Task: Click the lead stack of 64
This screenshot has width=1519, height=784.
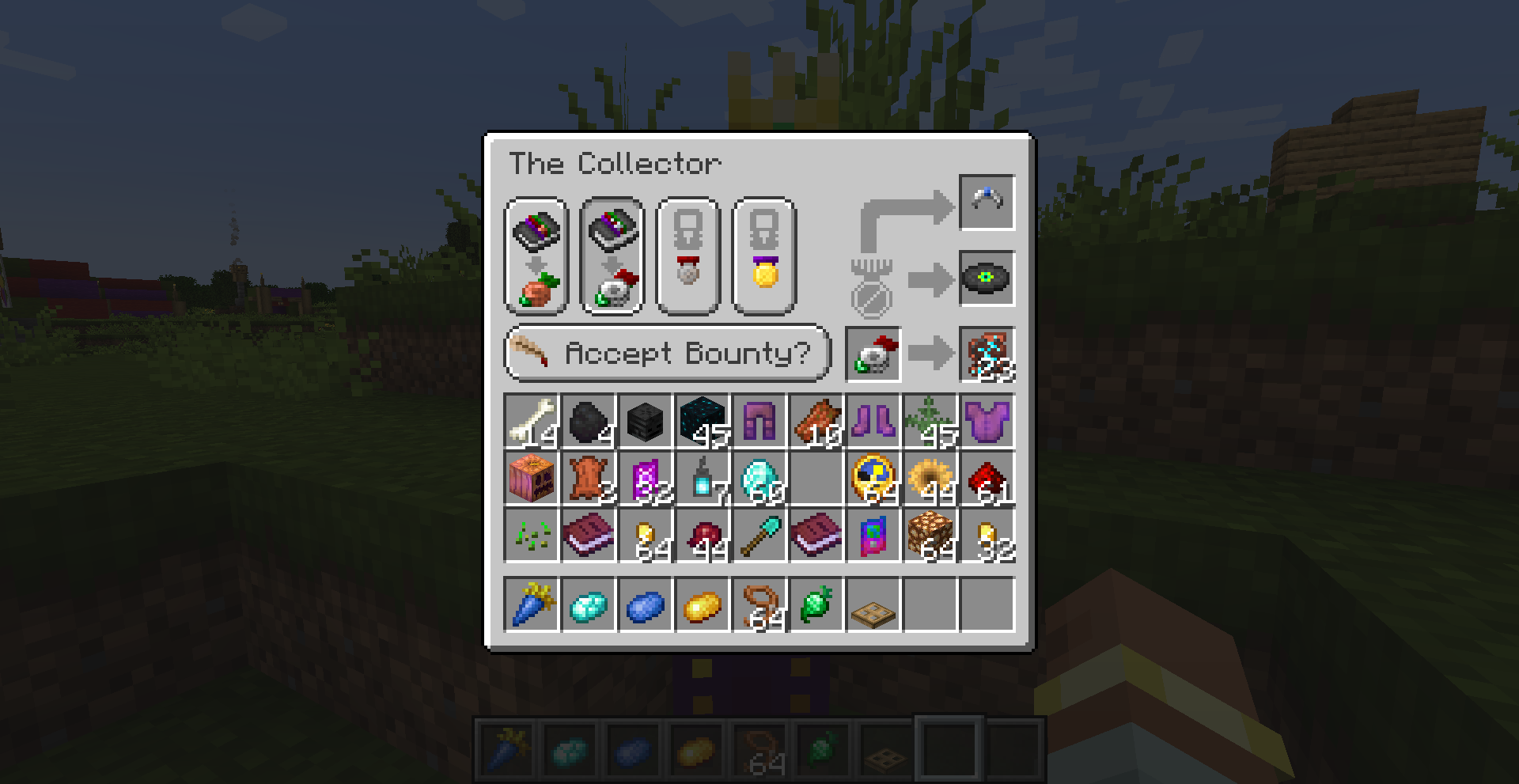Action: 759,605
